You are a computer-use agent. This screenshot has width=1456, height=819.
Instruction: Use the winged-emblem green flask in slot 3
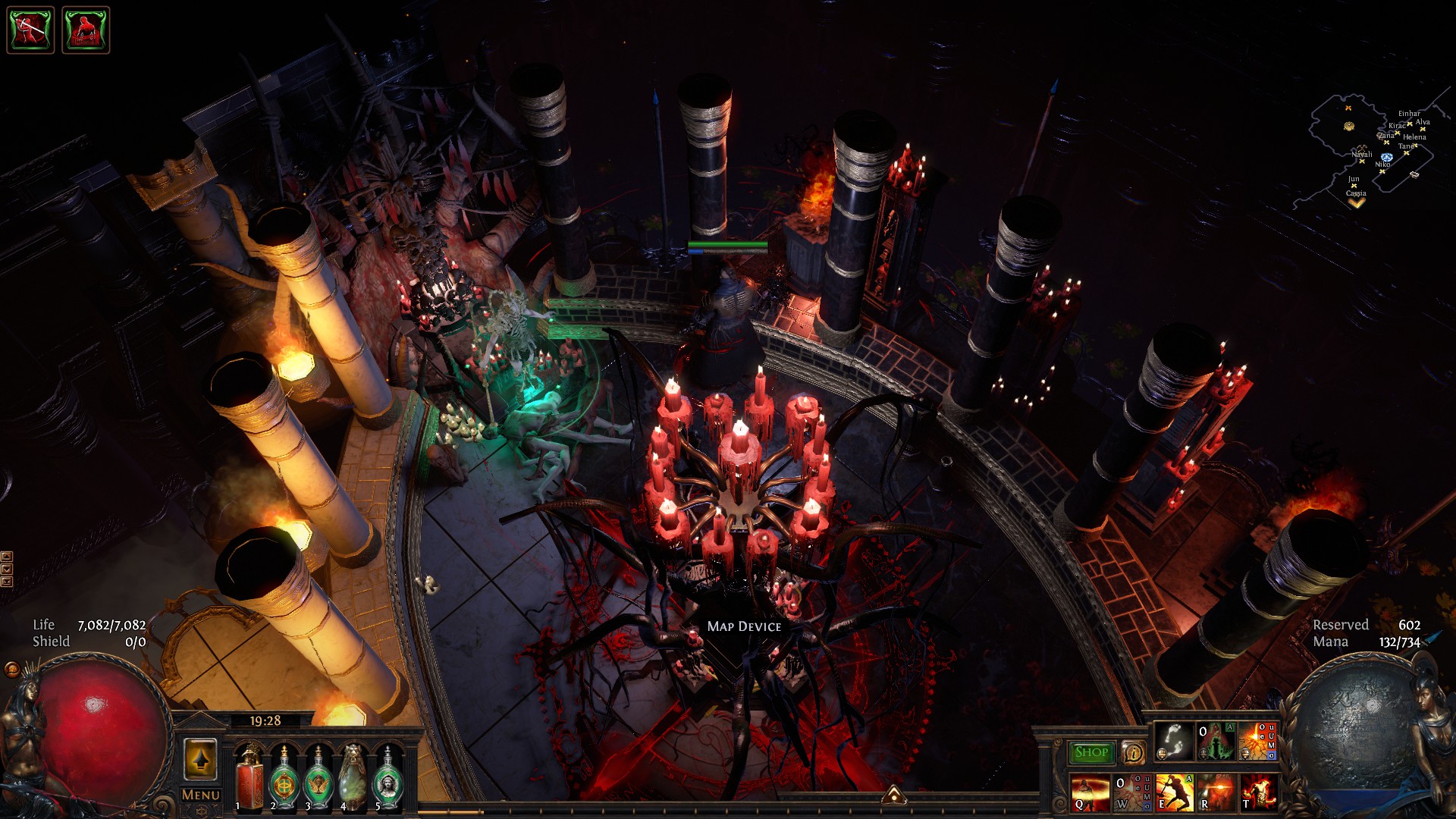[x=318, y=777]
